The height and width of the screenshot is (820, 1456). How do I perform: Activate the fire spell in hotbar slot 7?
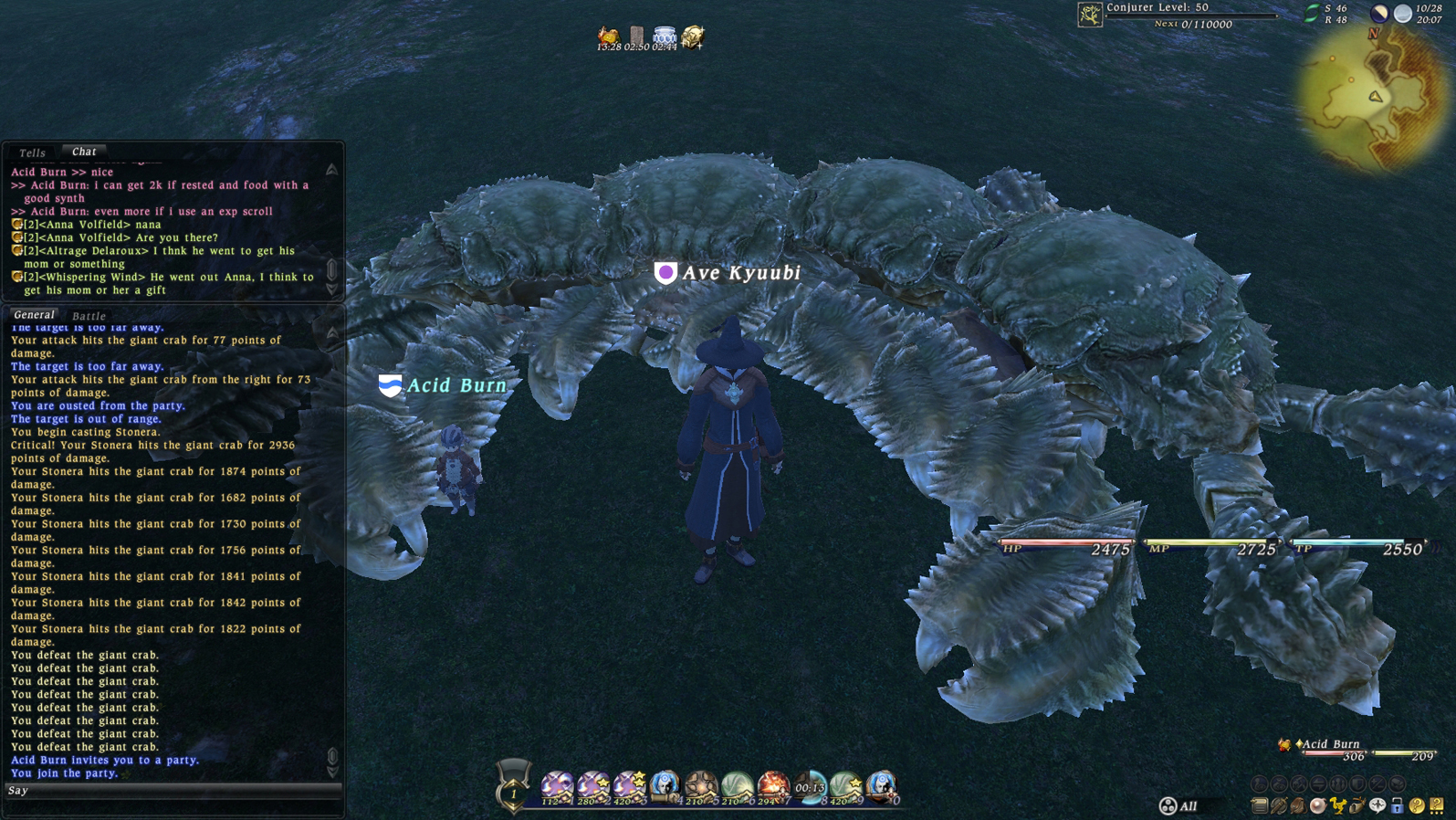click(x=772, y=783)
